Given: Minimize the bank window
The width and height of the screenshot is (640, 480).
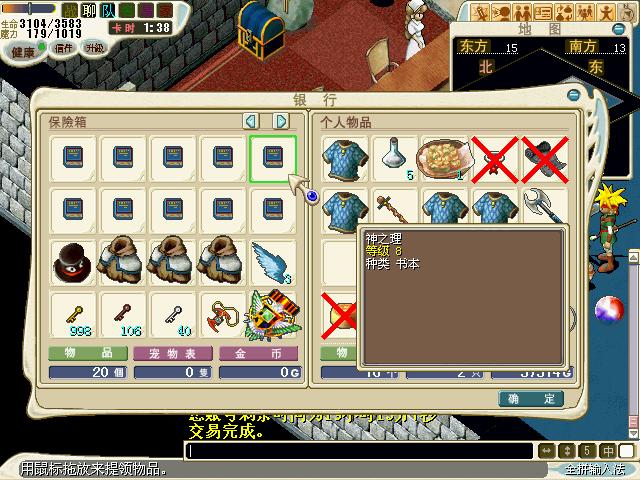Looking at the screenshot, I should tap(575, 95).
